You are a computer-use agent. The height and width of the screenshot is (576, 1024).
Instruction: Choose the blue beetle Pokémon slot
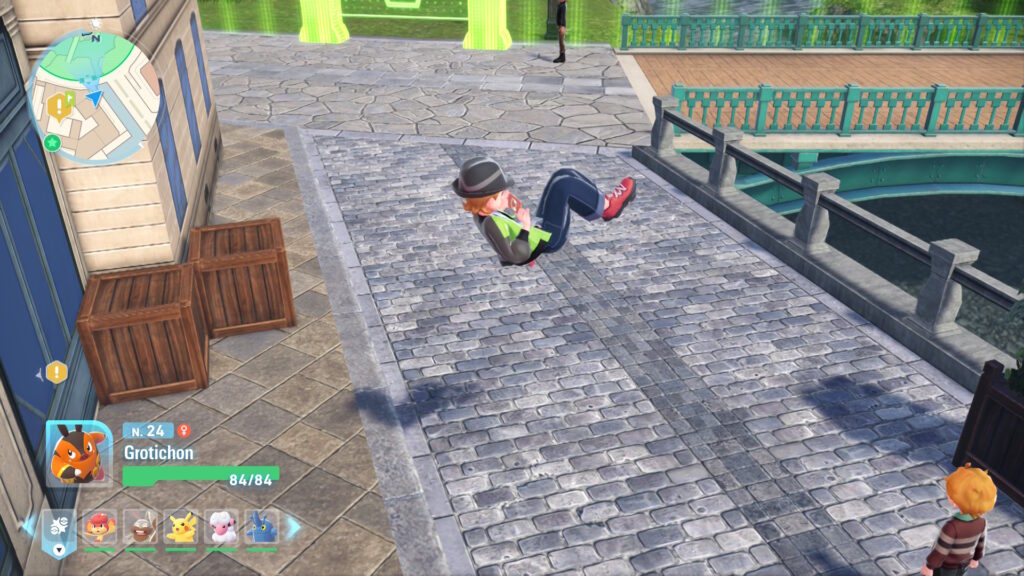click(x=262, y=526)
